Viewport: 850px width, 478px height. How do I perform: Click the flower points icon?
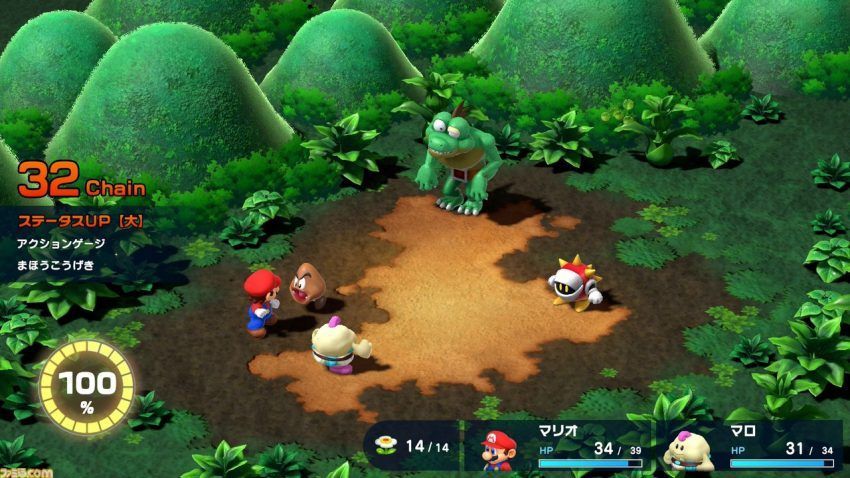[x=385, y=445]
